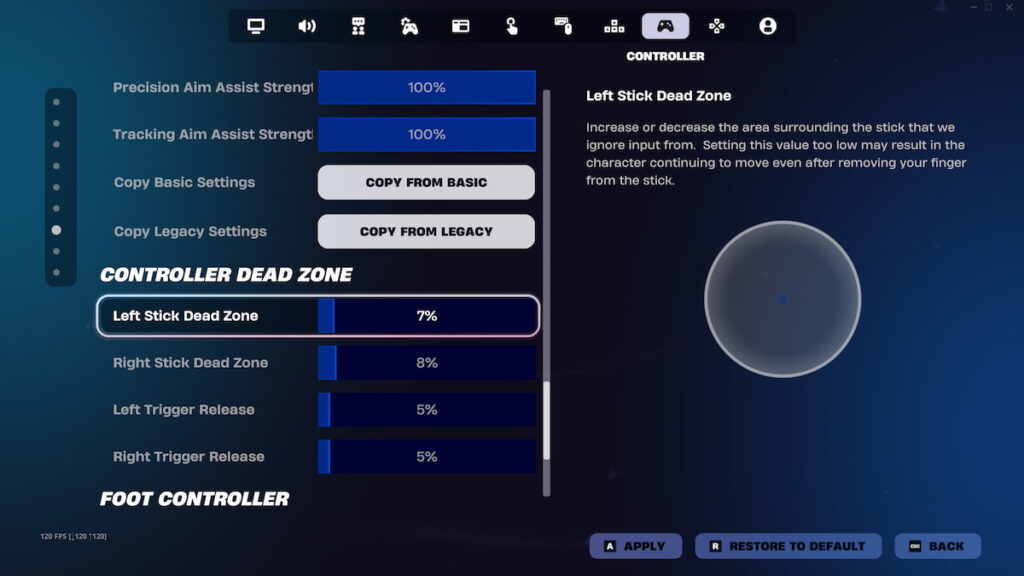Viewport: 1024px width, 576px height.
Task: Go Back from the settings screen
Action: (937, 546)
